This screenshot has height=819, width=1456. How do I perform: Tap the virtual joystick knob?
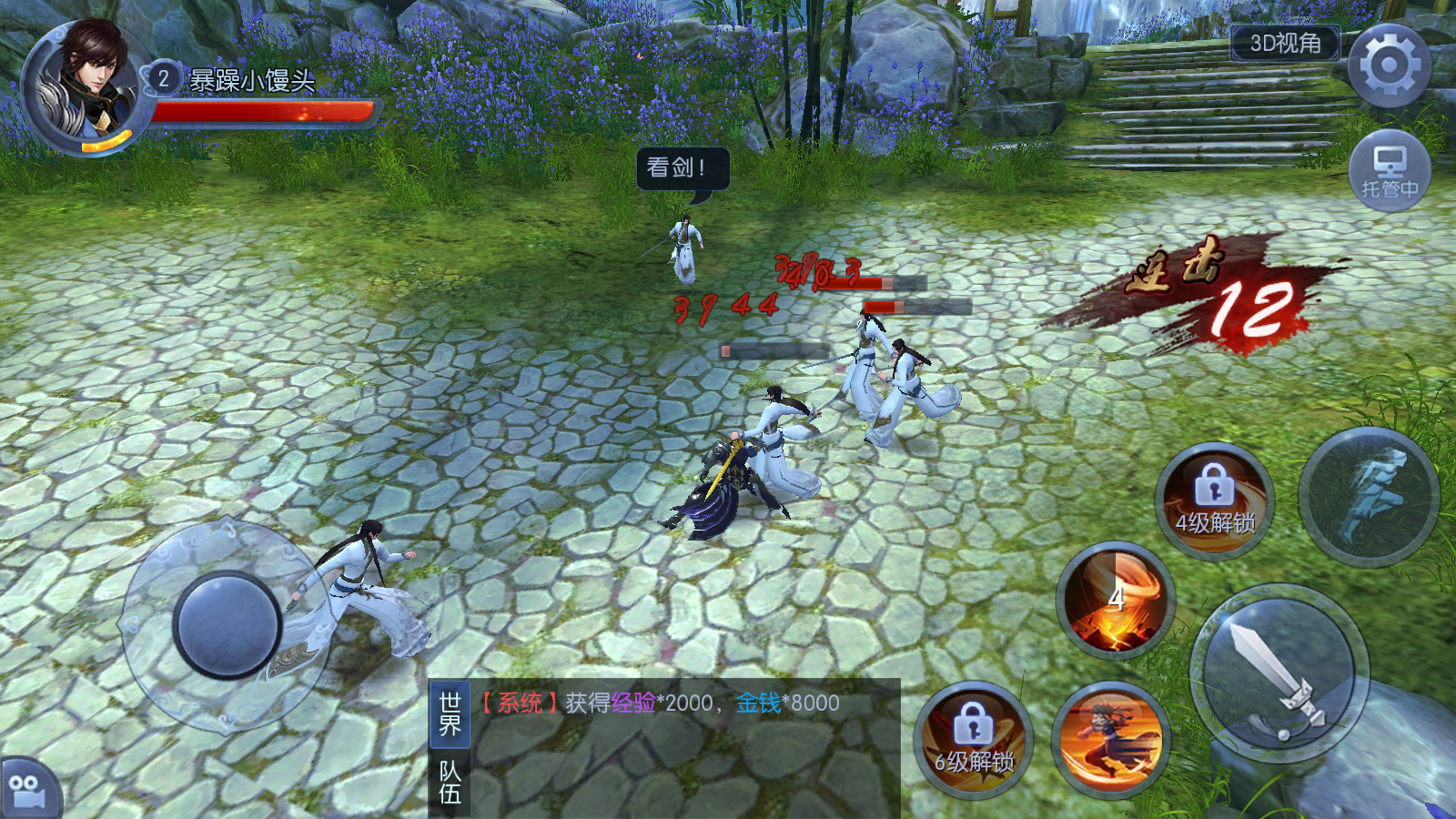tap(227, 625)
